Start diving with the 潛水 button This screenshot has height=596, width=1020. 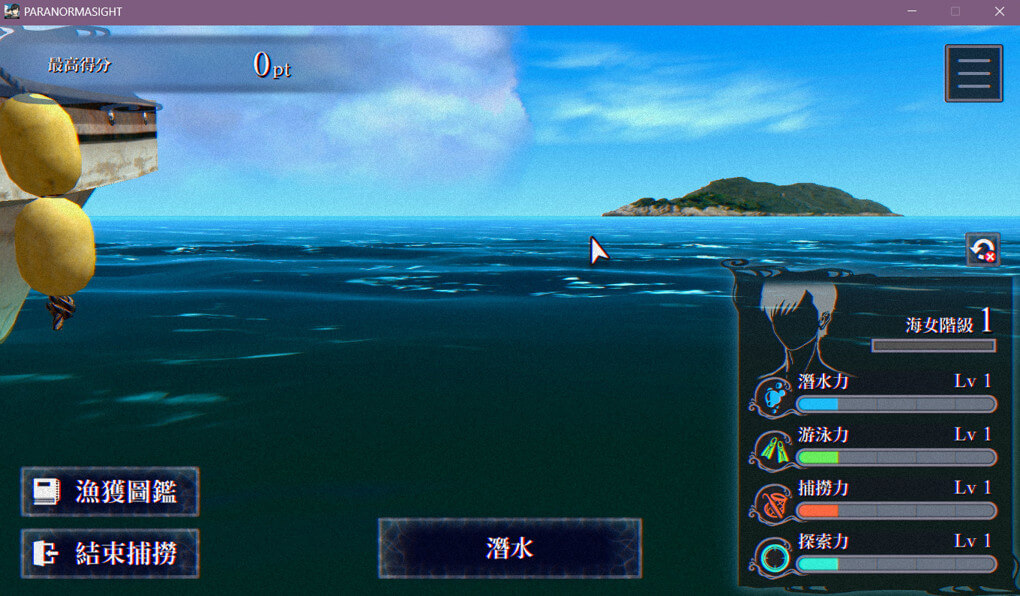pos(509,548)
